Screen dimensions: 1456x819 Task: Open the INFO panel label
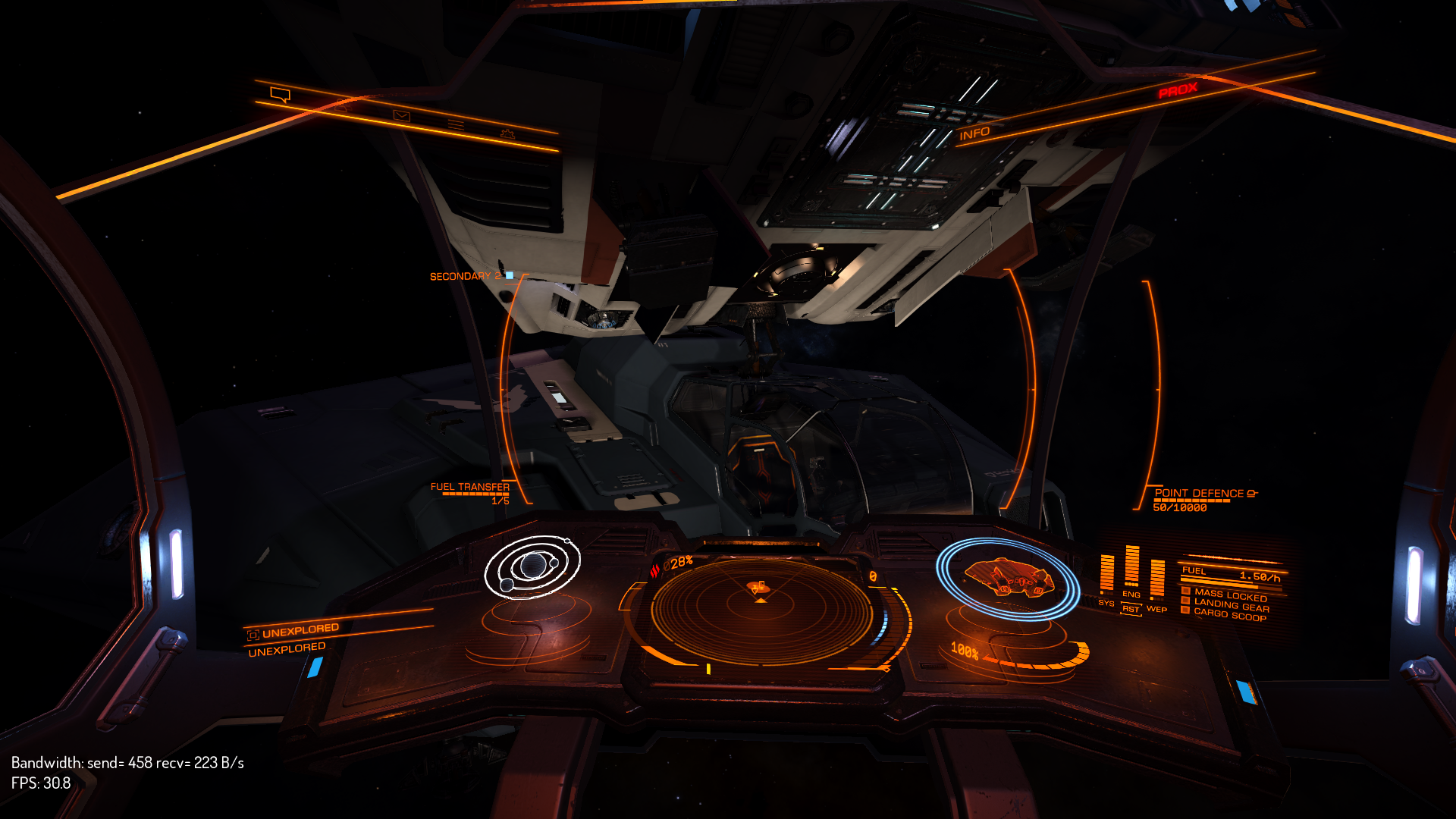(974, 134)
